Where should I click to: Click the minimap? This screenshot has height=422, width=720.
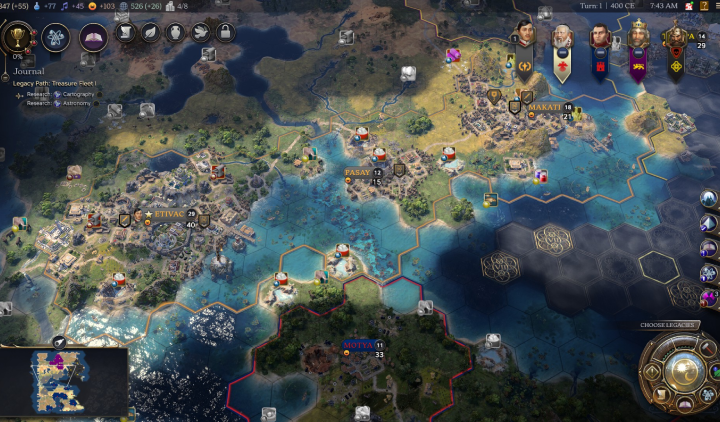point(64,382)
